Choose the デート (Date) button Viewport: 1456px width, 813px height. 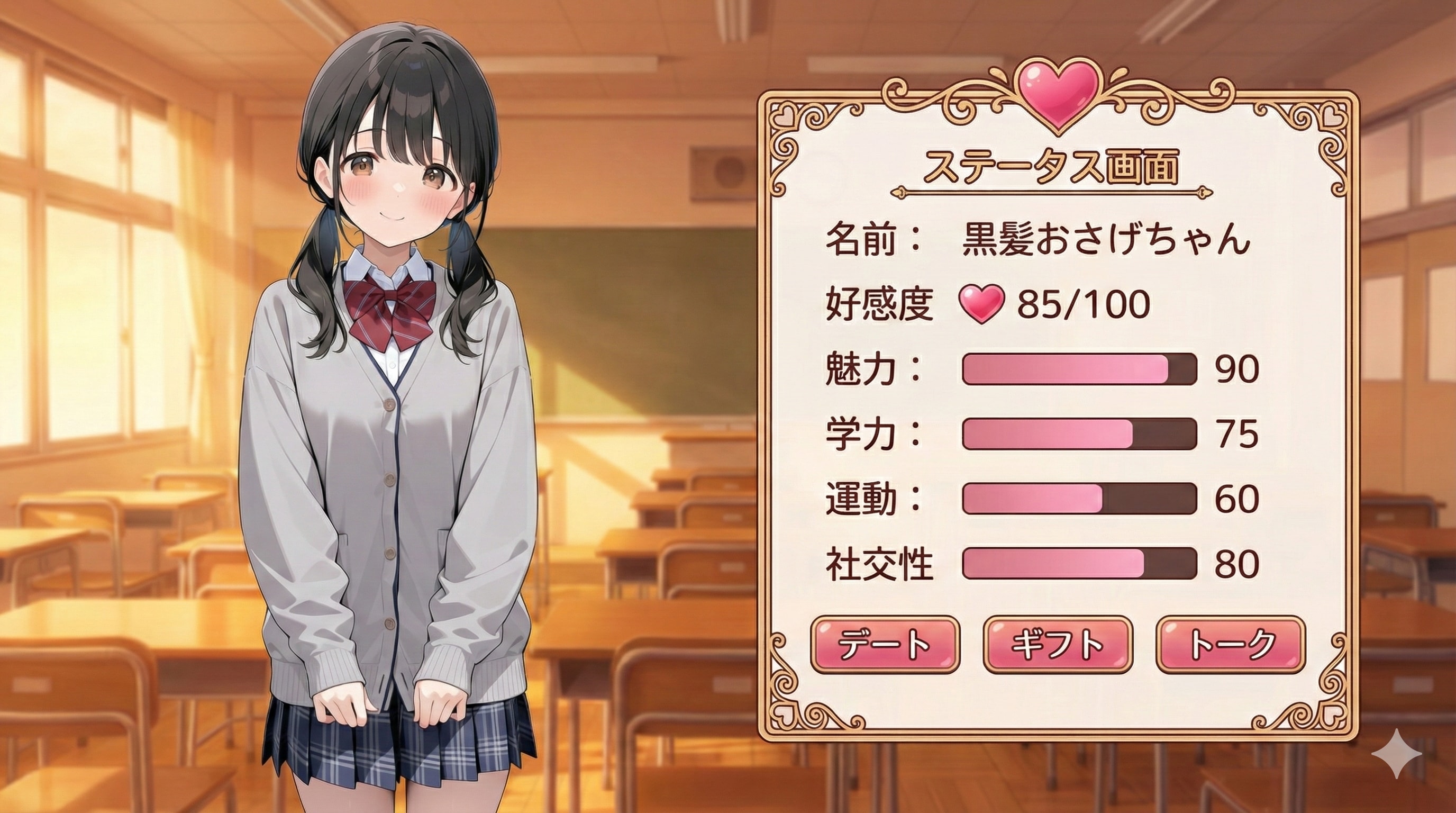[x=885, y=645]
